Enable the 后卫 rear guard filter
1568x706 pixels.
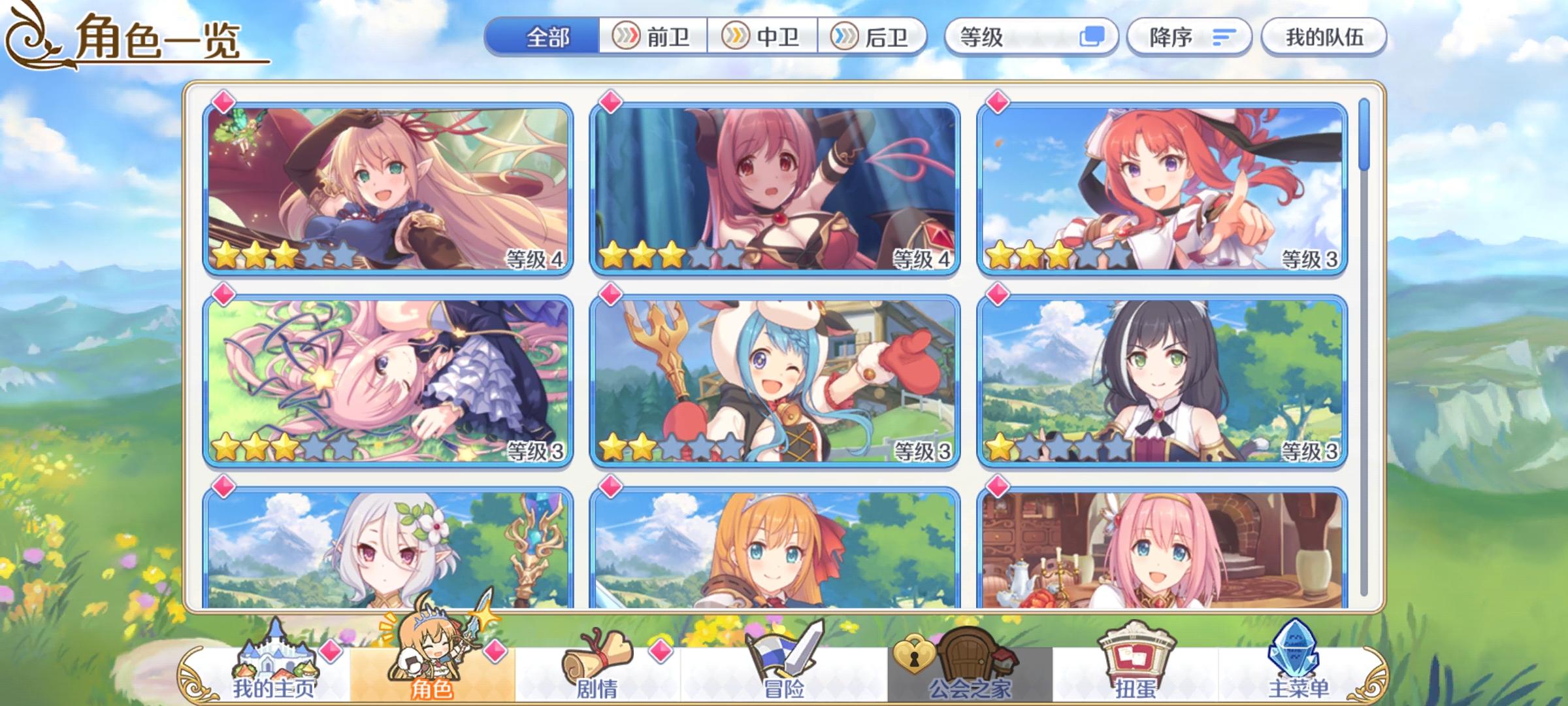[875, 37]
